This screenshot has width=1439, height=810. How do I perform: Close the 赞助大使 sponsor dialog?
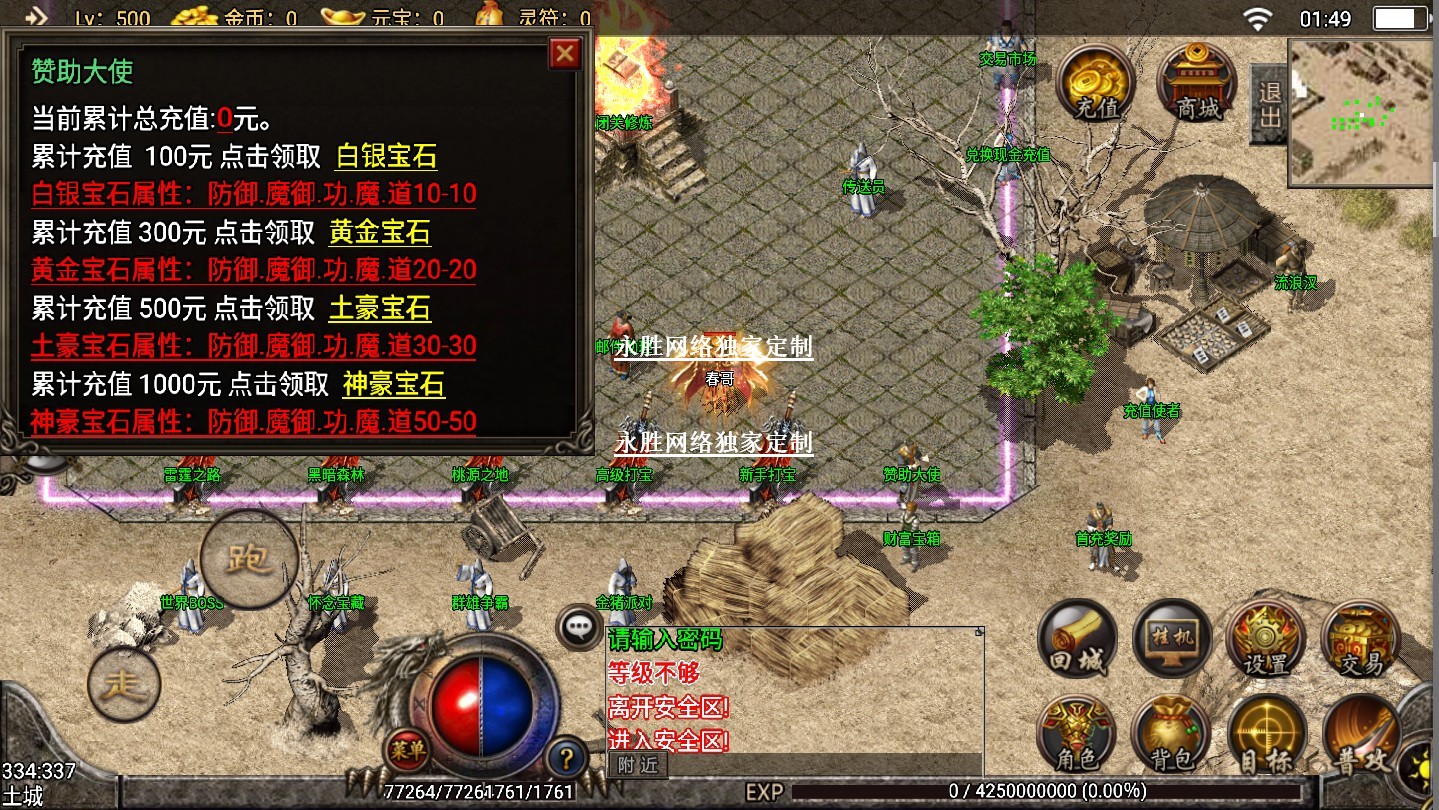point(565,54)
